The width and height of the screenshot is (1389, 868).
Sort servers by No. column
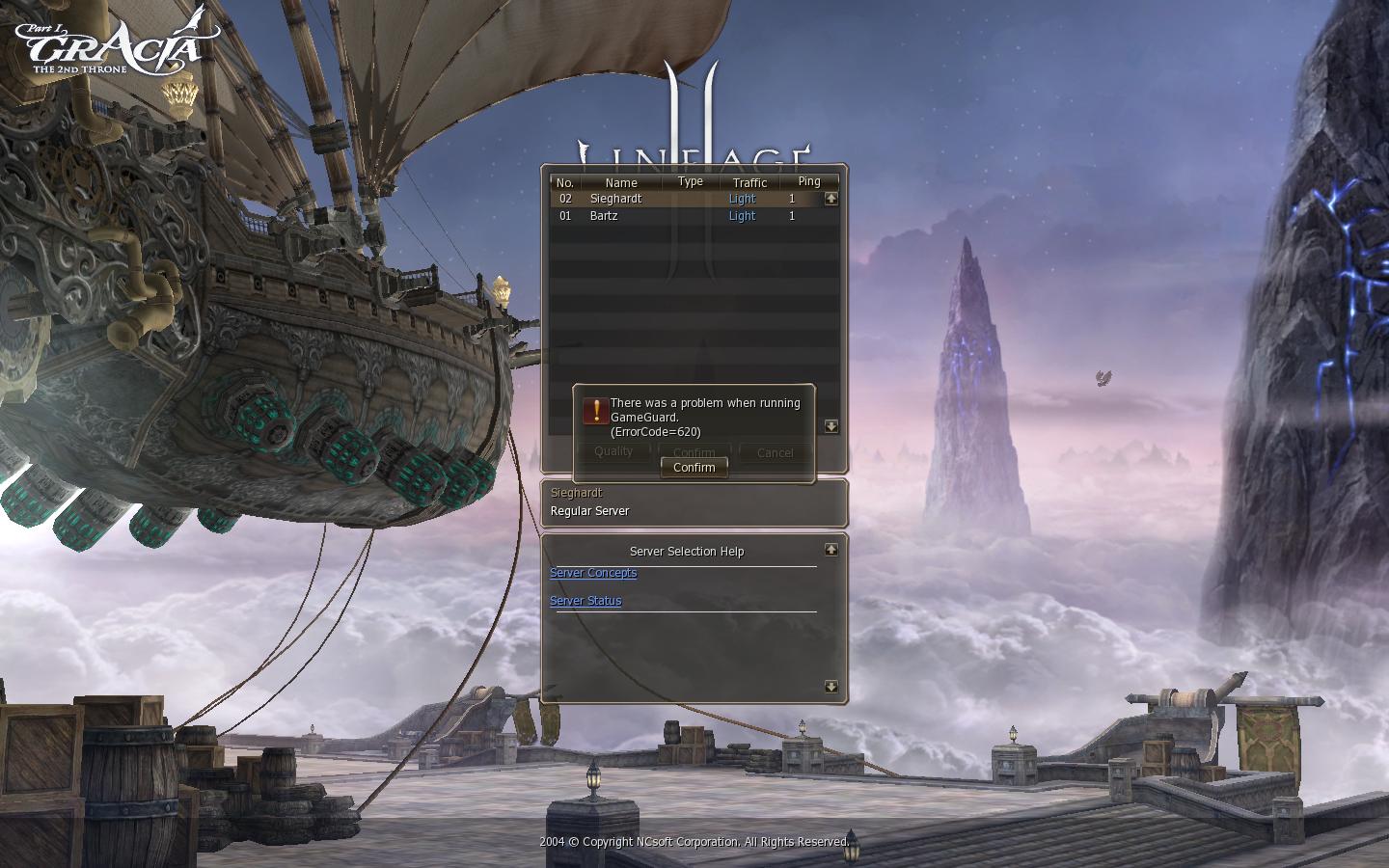pyautogui.click(x=565, y=182)
